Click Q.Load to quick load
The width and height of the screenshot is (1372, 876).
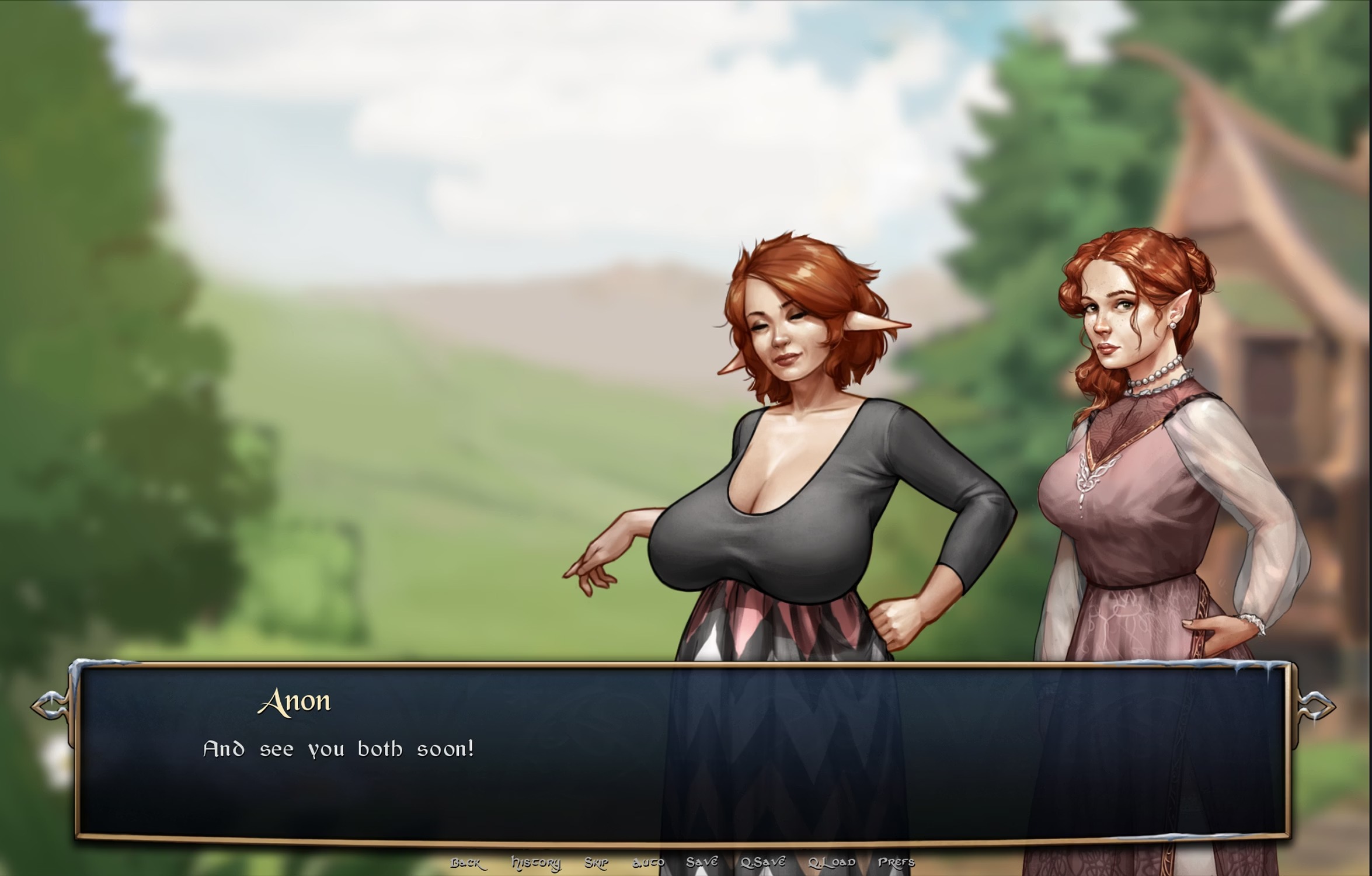(x=831, y=862)
